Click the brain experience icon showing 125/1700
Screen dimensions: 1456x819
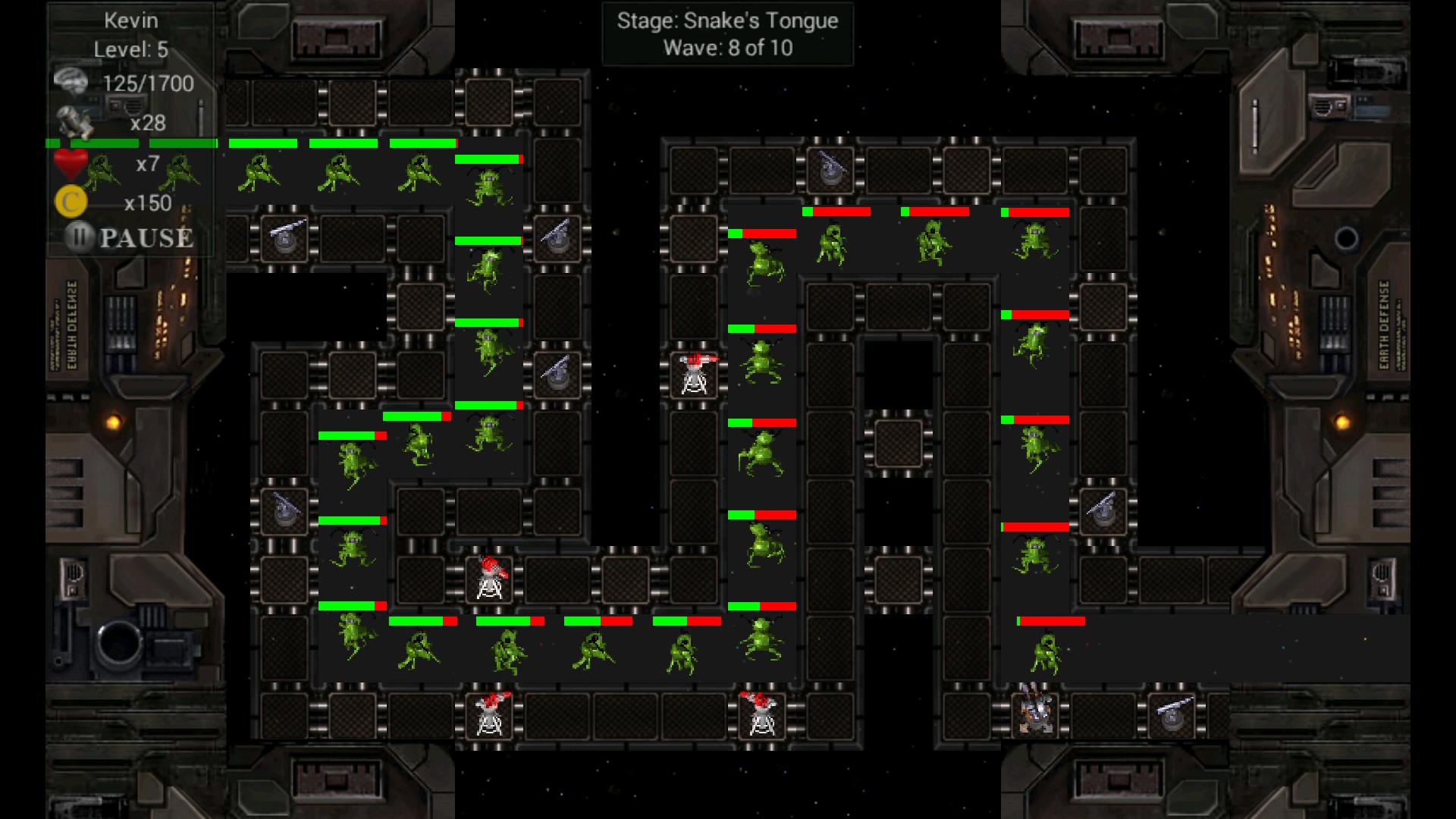[x=72, y=80]
